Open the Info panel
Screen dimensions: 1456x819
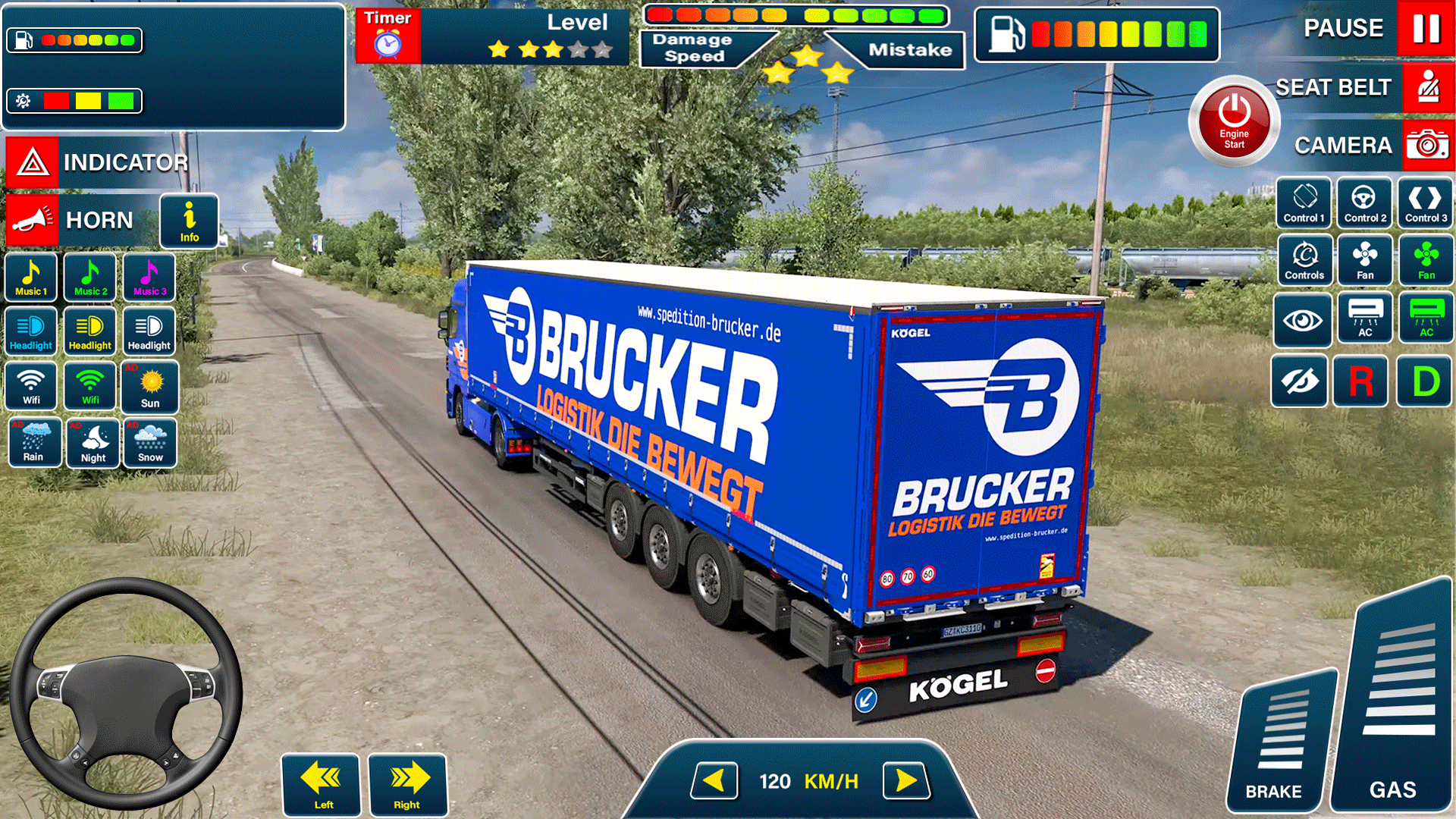pos(189,221)
